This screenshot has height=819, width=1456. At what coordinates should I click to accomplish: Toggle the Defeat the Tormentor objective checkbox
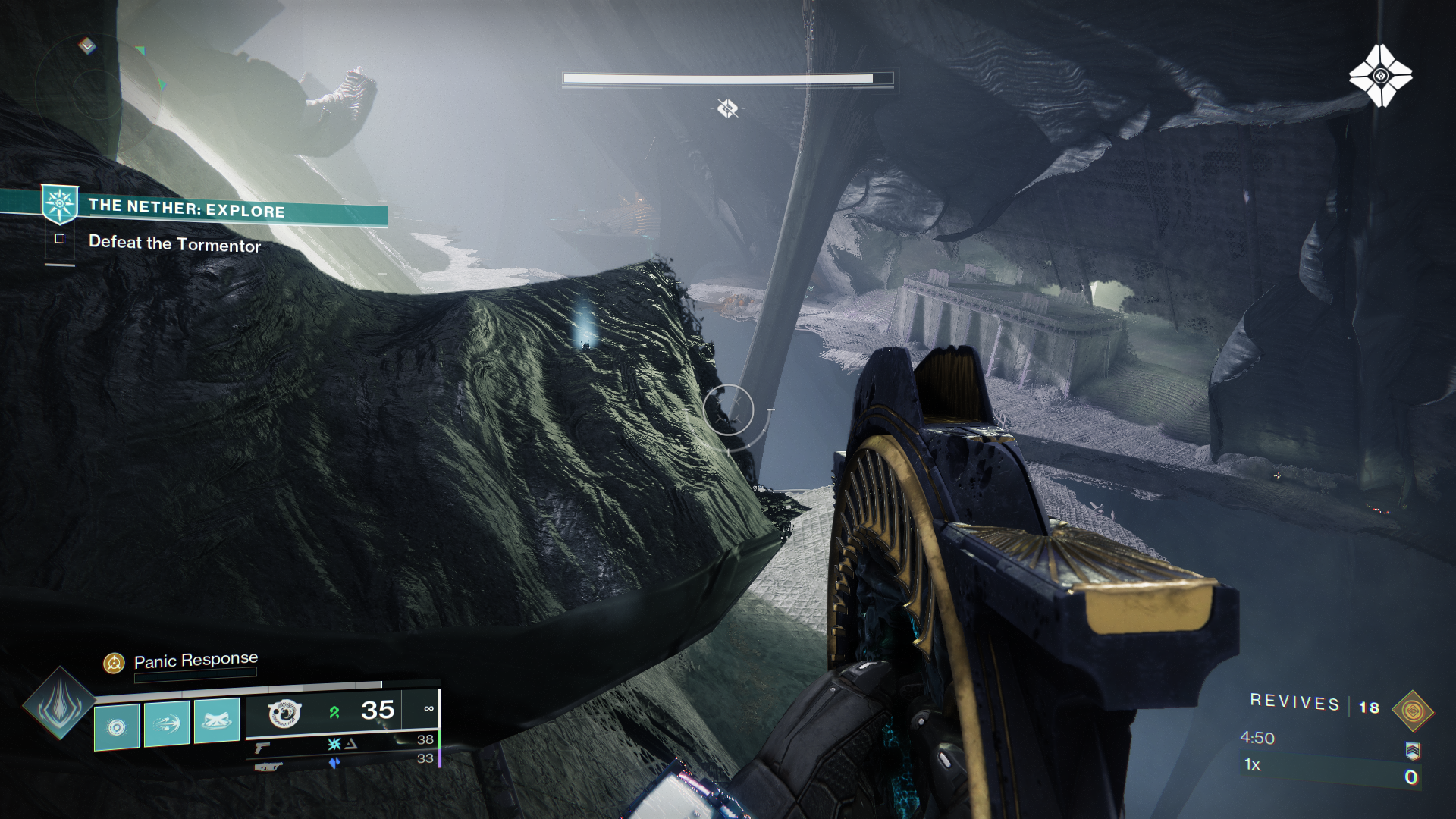(60, 239)
